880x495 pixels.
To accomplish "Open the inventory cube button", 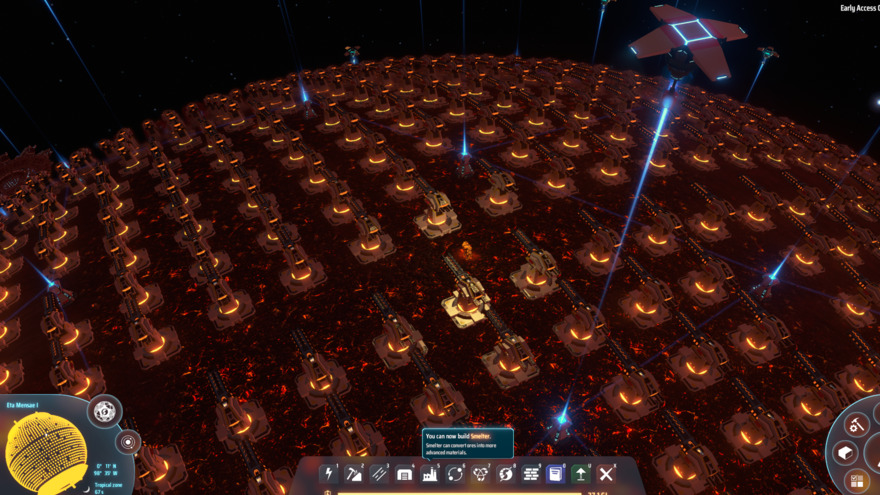I will point(845,453).
